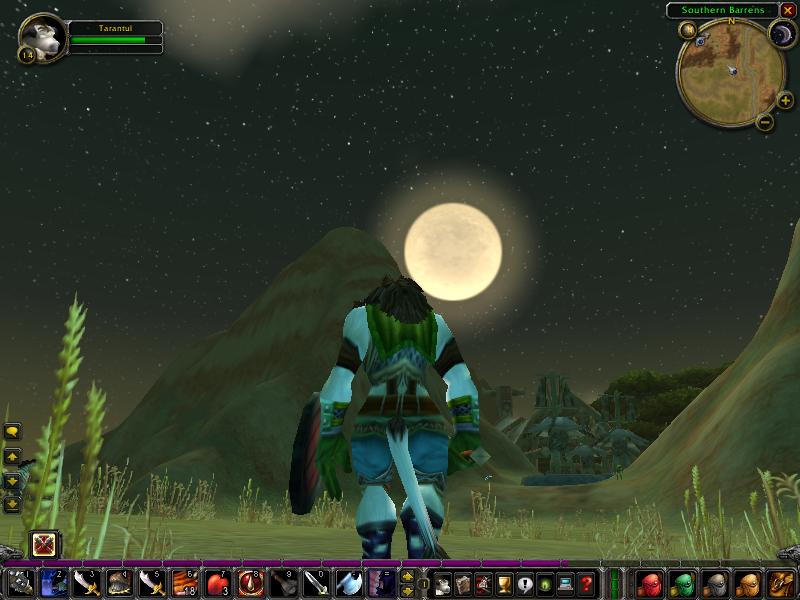The width and height of the screenshot is (800, 600).
Task: Open the red bag slot
Action: pyautogui.click(x=650, y=583)
